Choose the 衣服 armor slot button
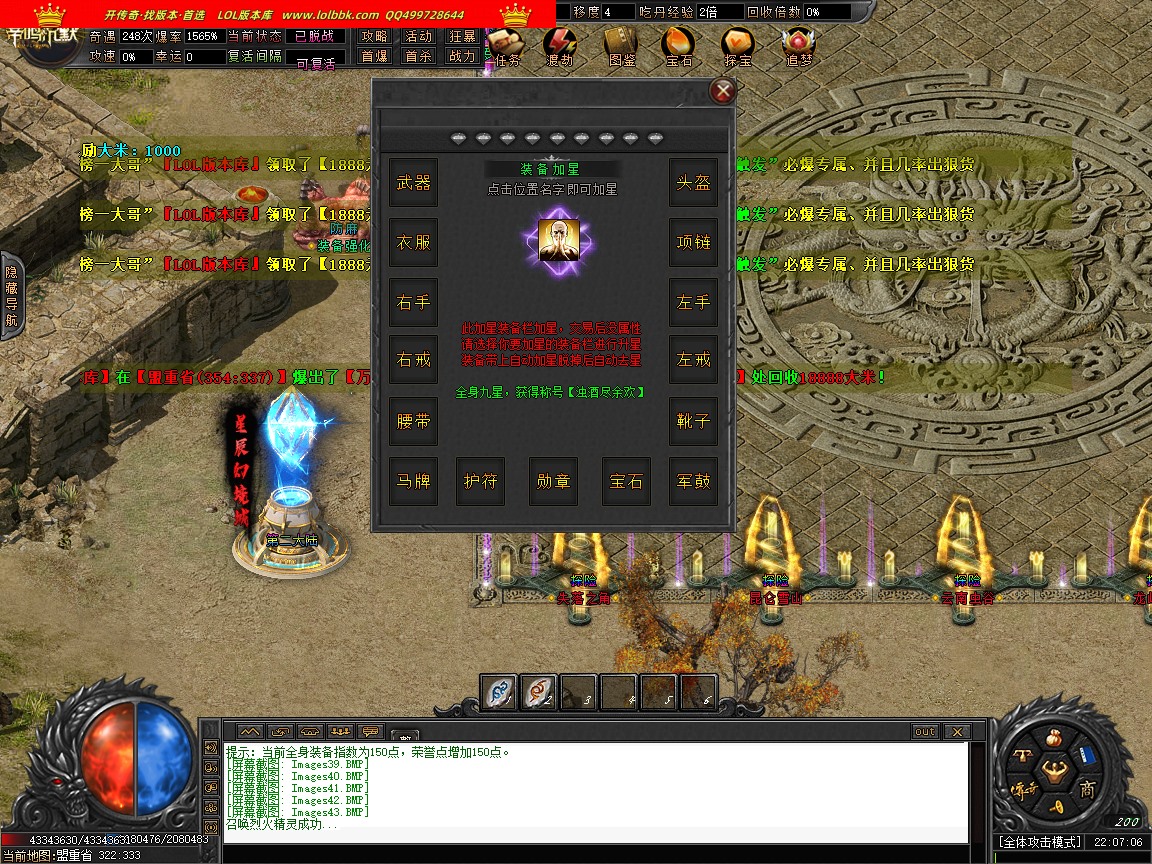The height and width of the screenshot is (864, 1152). [x=413, y=242]
